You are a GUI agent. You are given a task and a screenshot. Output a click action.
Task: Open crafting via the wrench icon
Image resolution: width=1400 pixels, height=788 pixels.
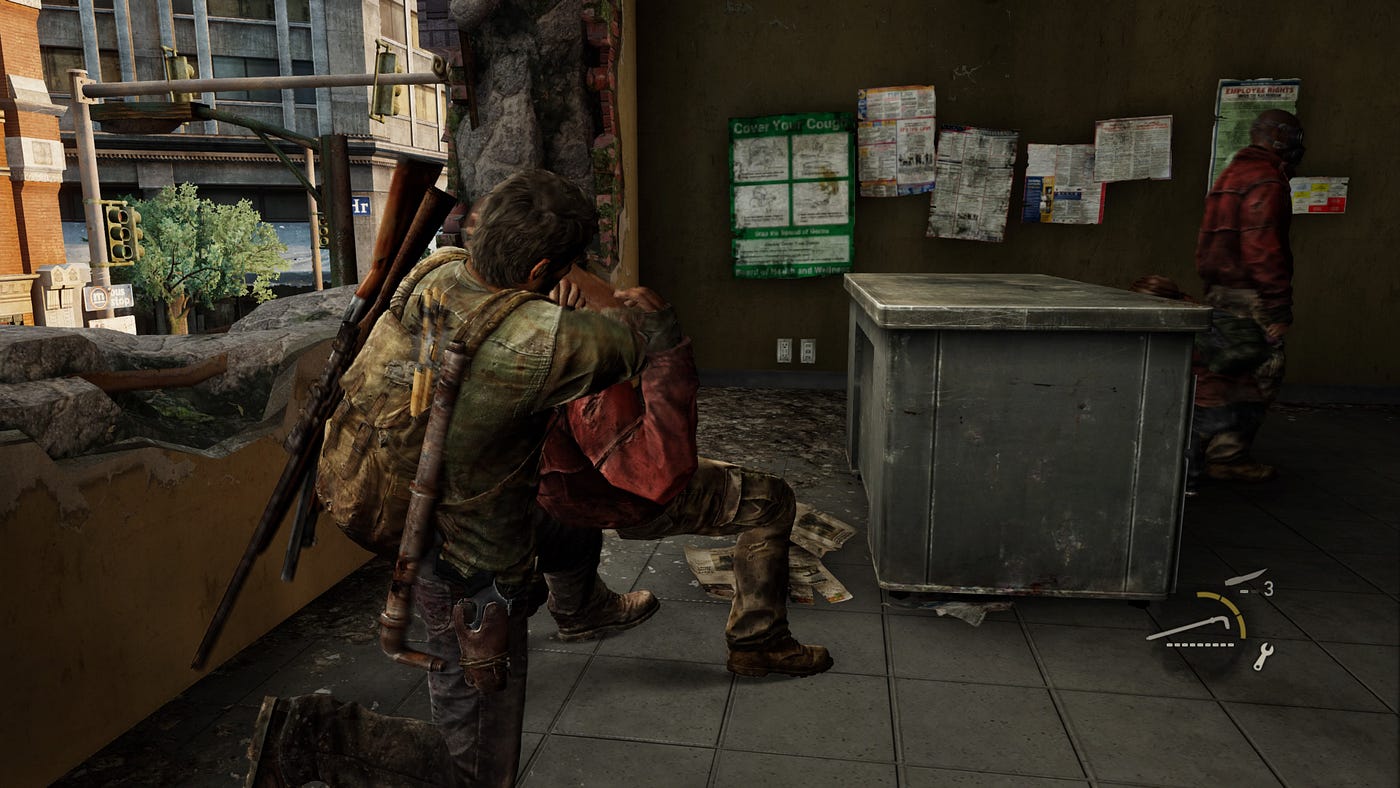1263,656
